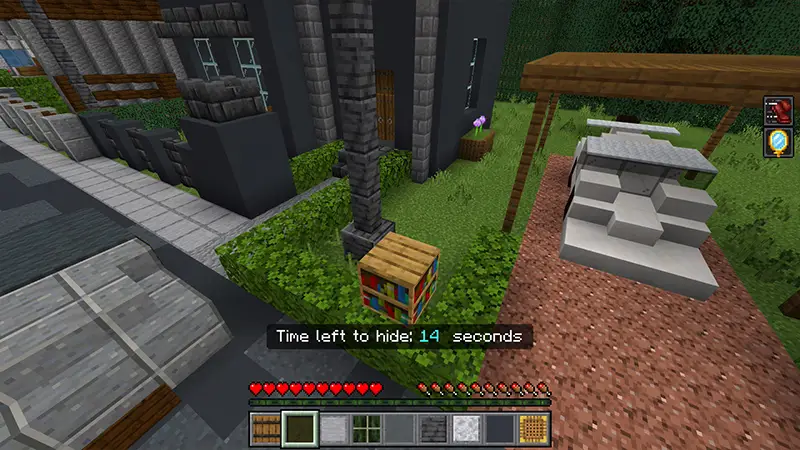The image size is (800, 450).
Task: Select the wooden barrel hotbar slot
Action: (x=265, y=429)
